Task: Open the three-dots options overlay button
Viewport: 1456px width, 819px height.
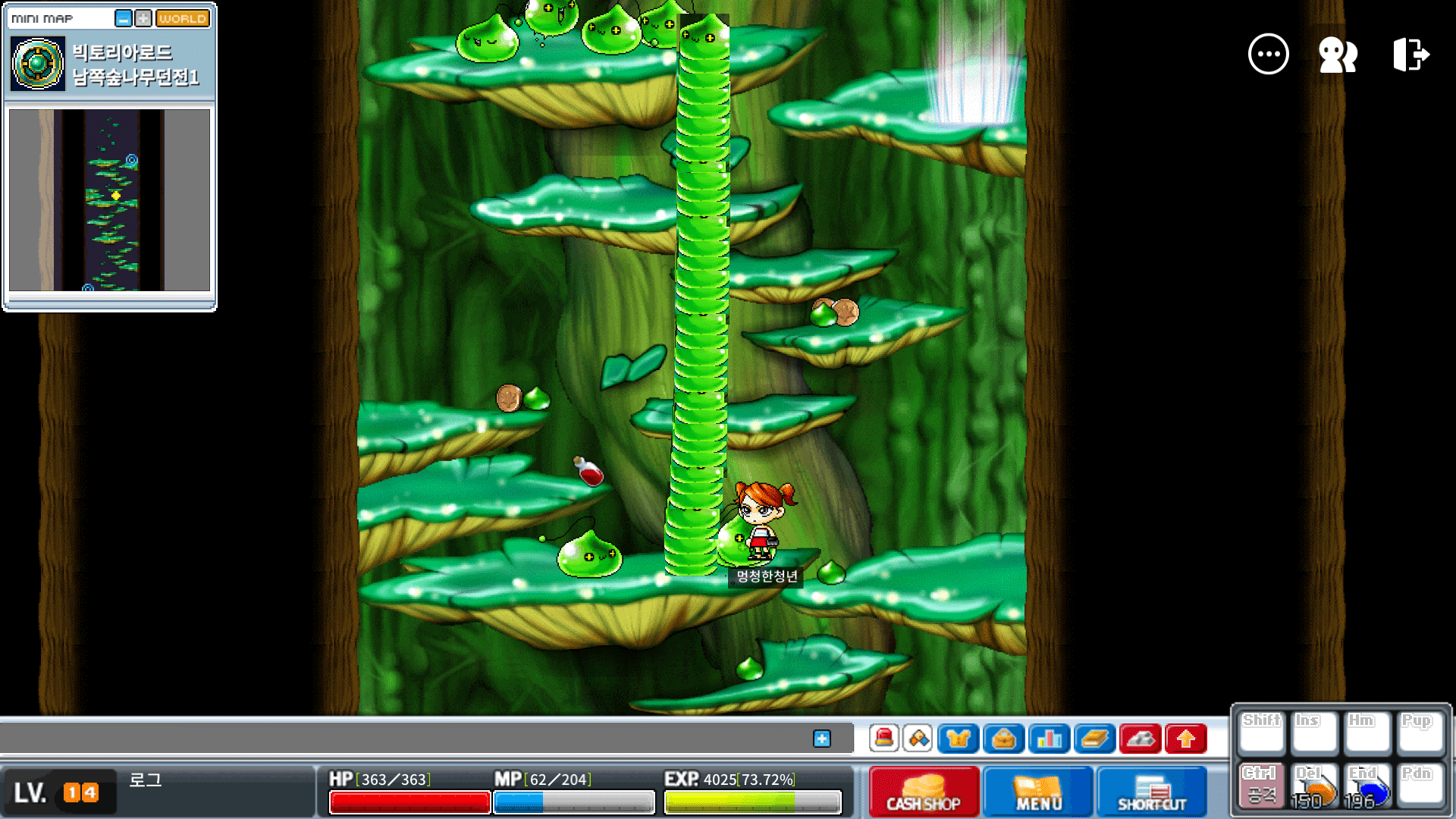Action: tap(1268, 55)
